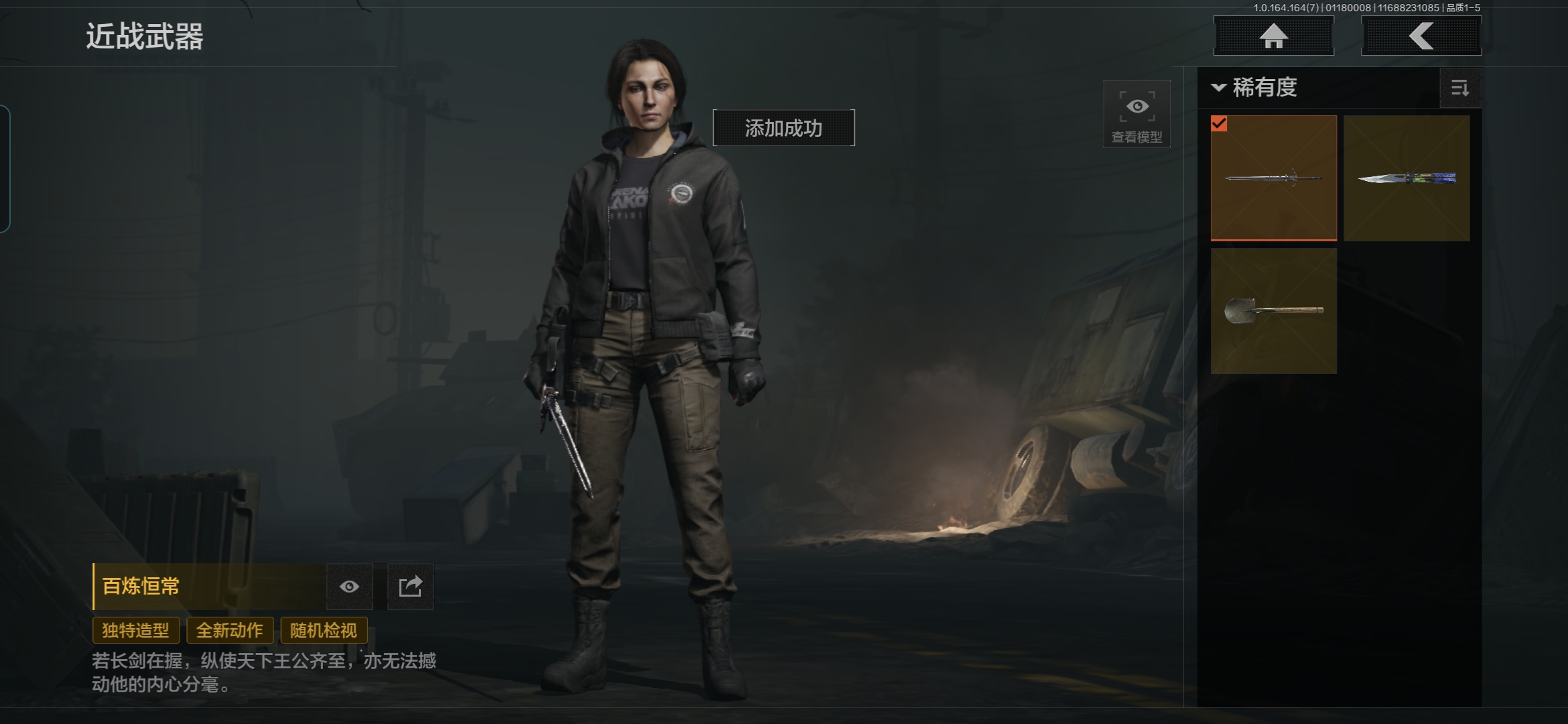Click the 全新动作 tag
This screenshot has height=724, width=1568.
[230, 630]
